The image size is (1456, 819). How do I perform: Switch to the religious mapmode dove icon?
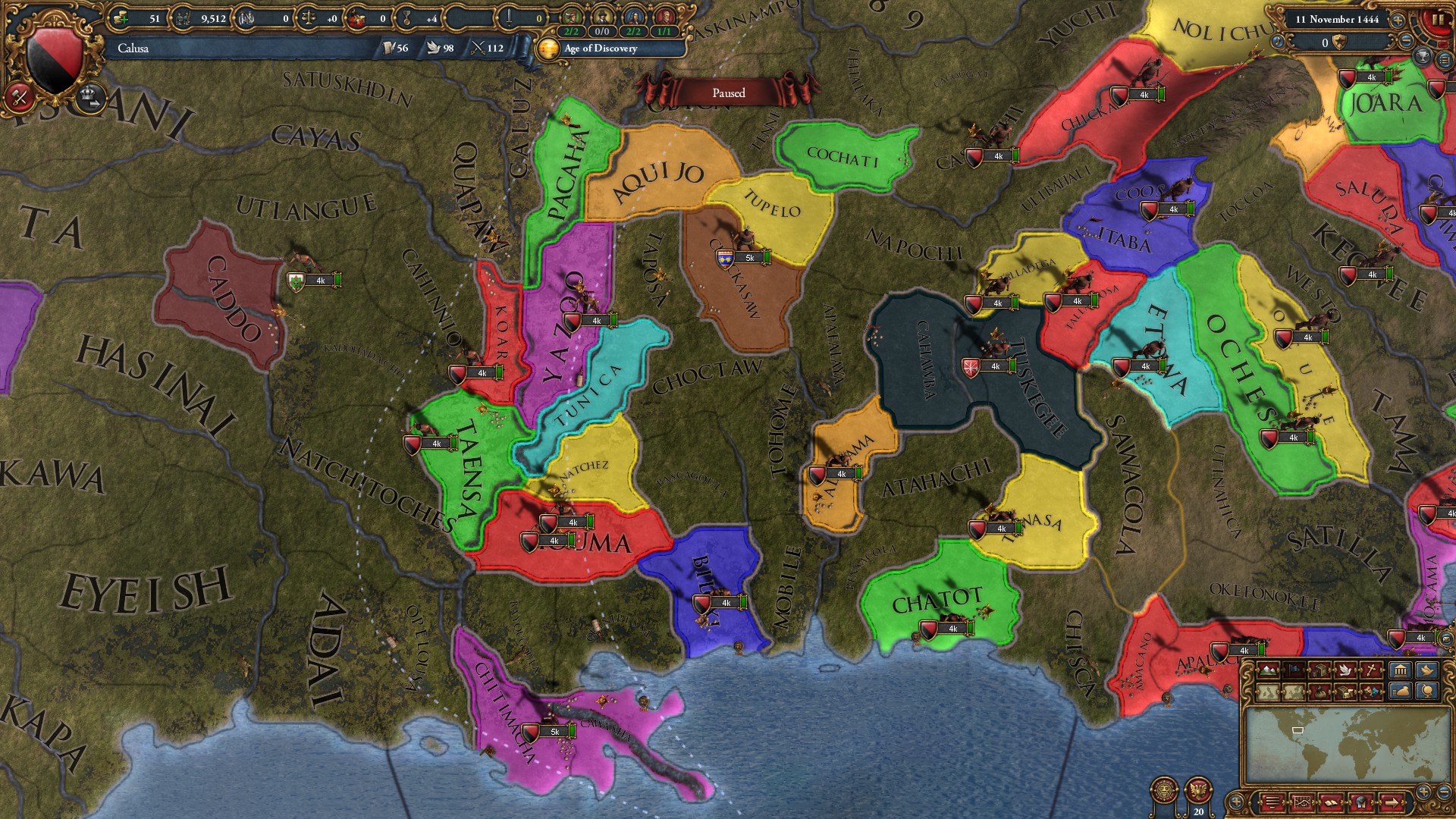tap(1345, 670)
